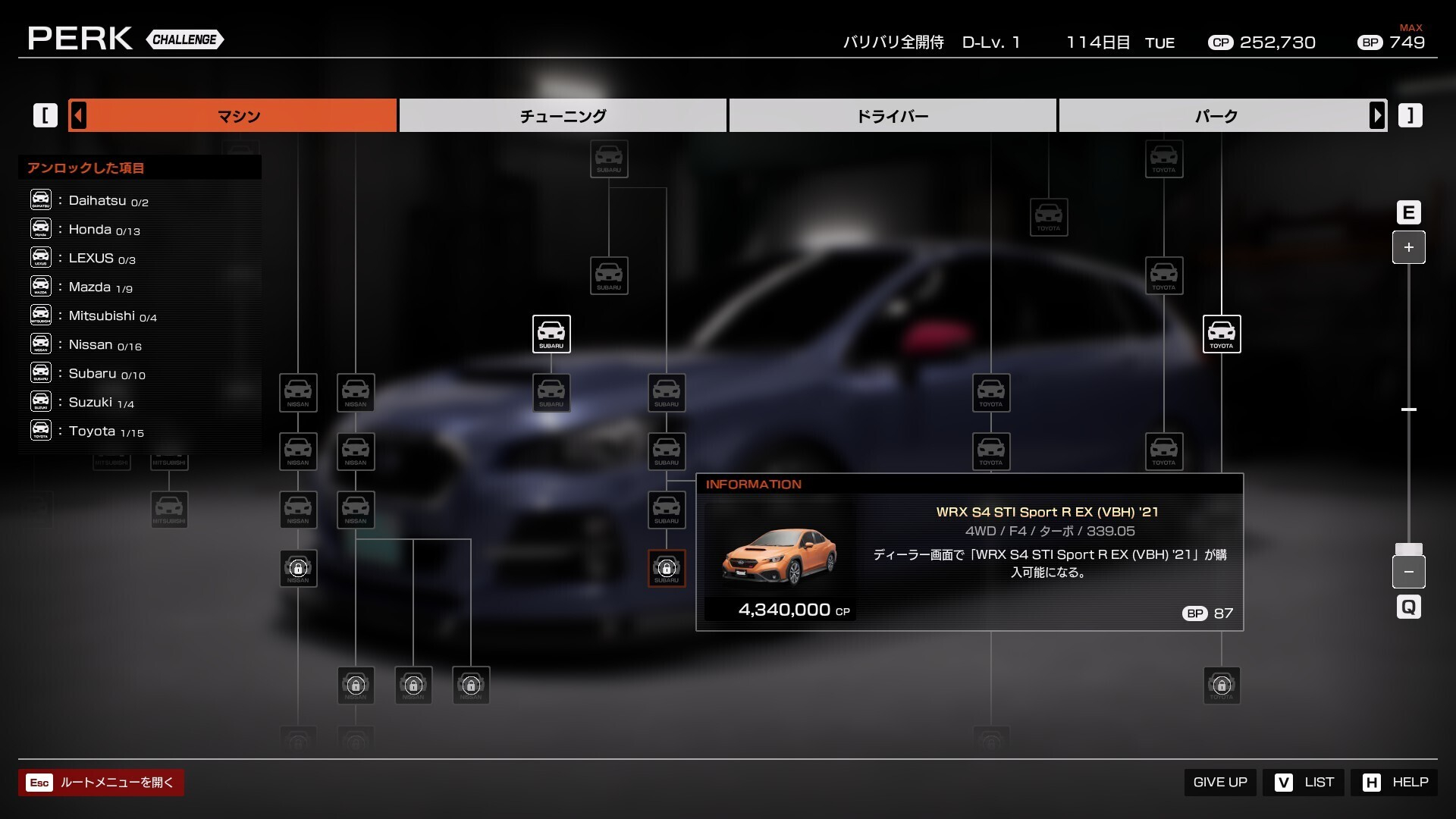Select the ドライバー tab
The image size is (1456, 819).
click(892, 116)
